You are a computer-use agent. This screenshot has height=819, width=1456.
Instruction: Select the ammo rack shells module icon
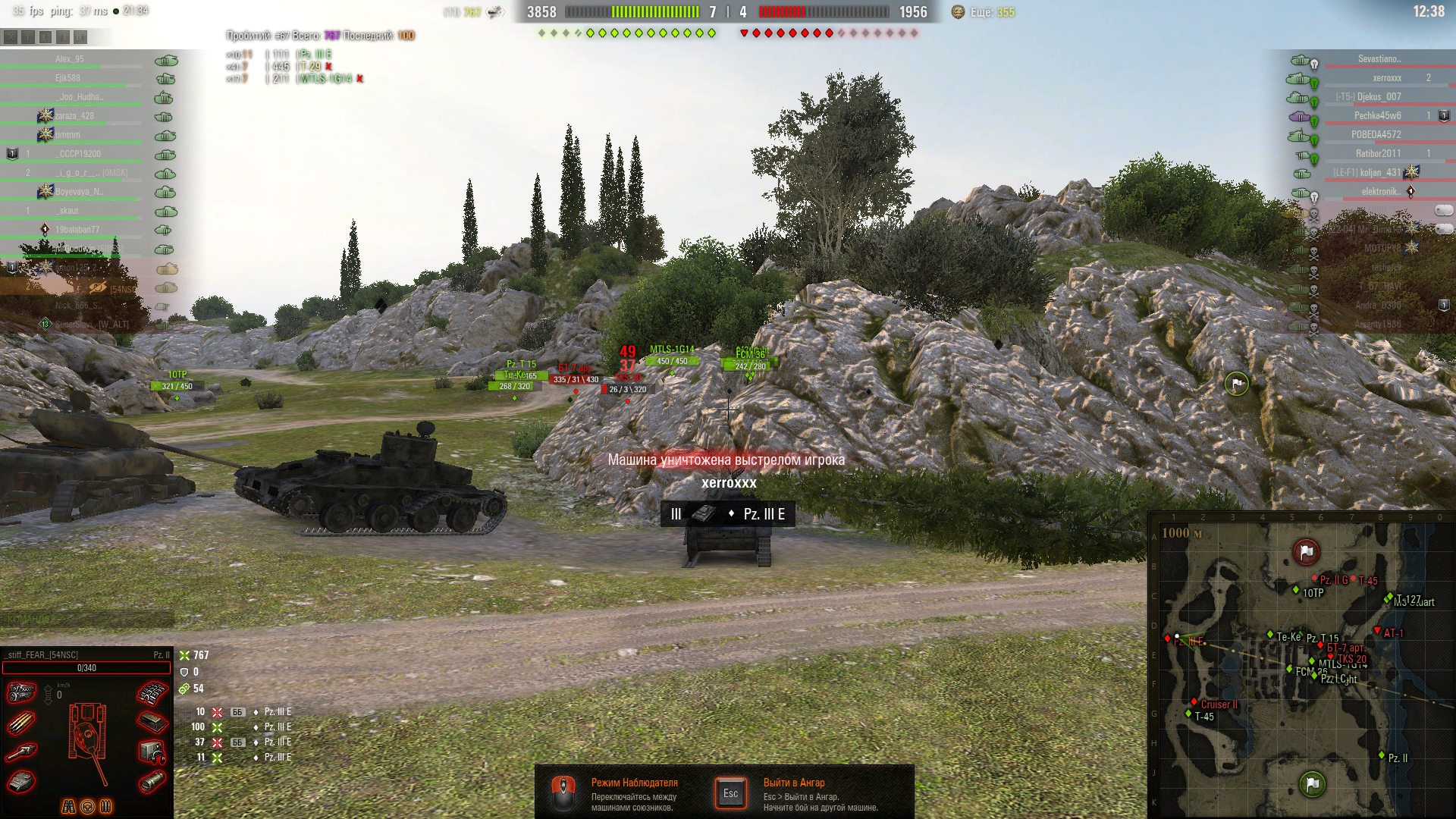21,724
